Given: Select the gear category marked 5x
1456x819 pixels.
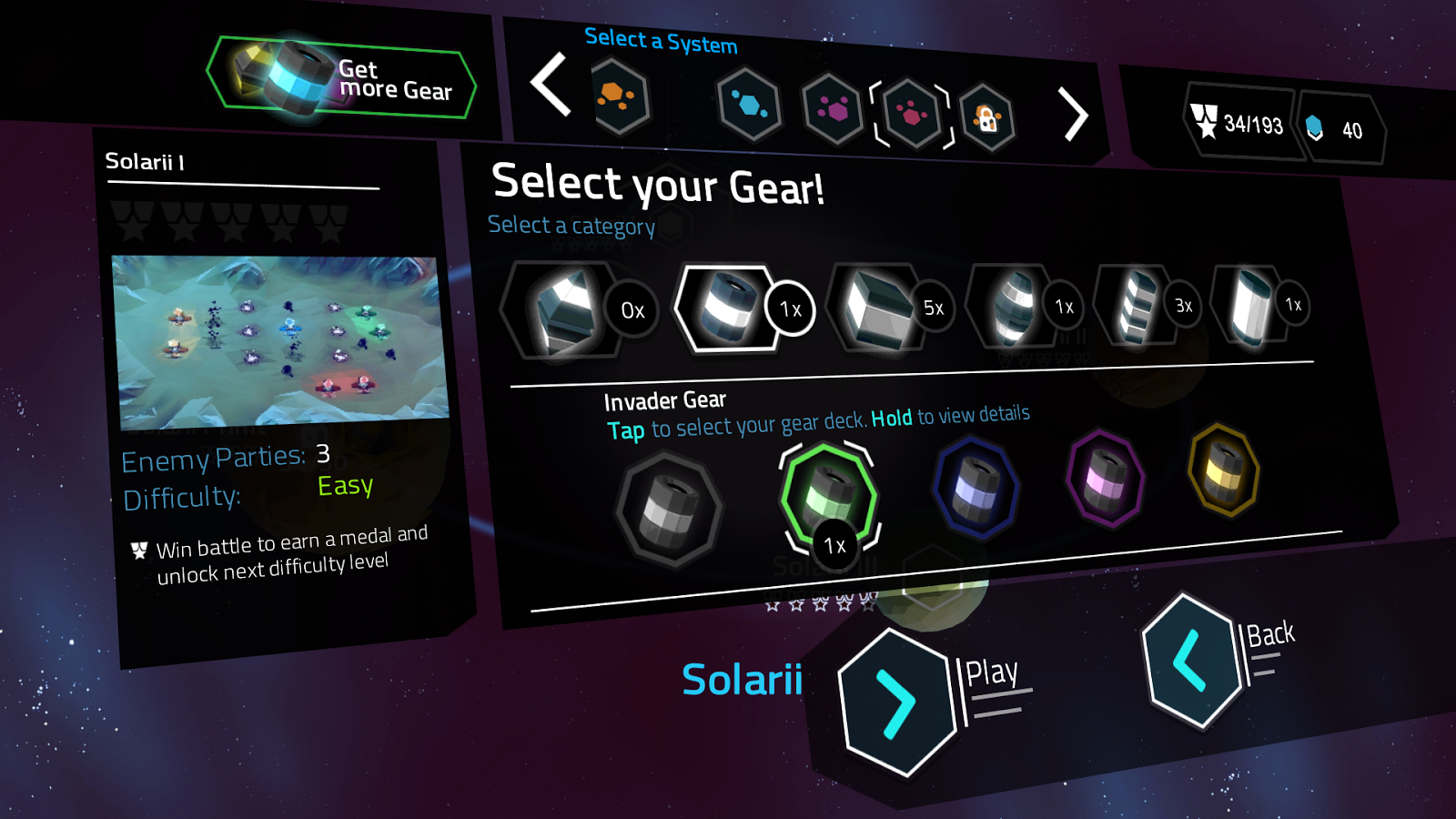Looking at the screenshot, I should pos(878,308).
